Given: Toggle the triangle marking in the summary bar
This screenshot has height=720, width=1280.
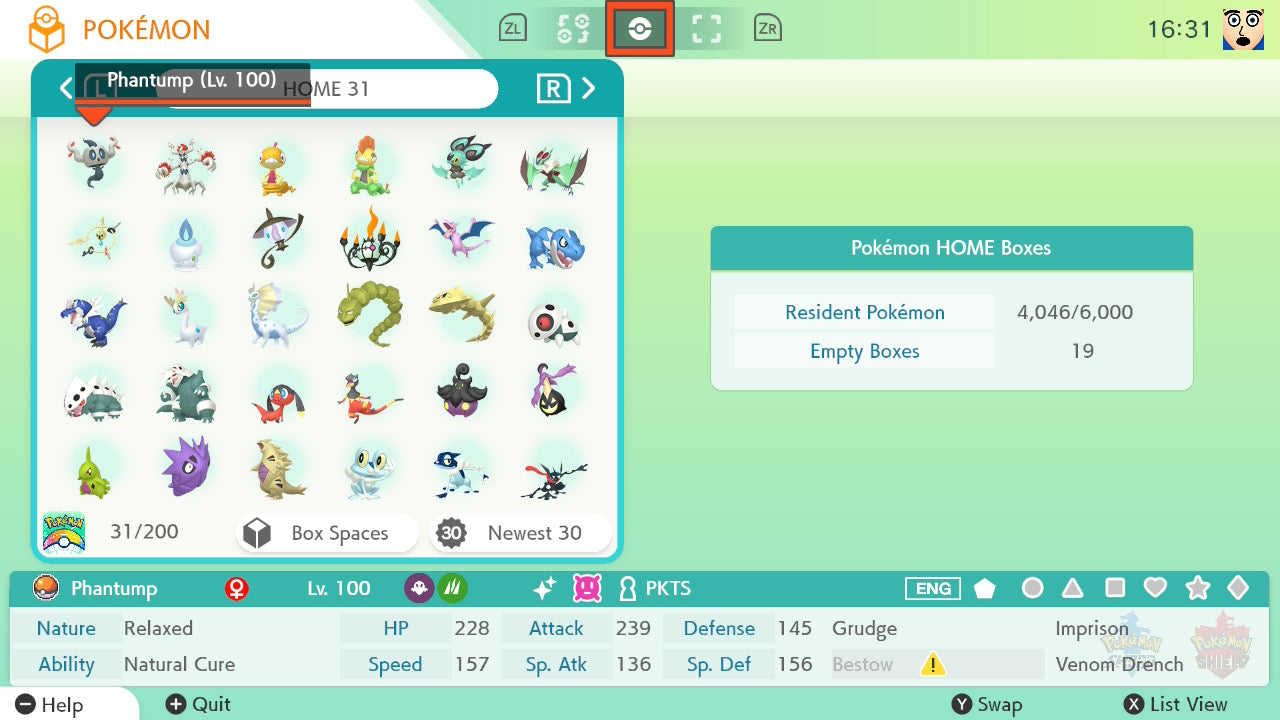Looking at the screenshot, I should click(1072, 589).
